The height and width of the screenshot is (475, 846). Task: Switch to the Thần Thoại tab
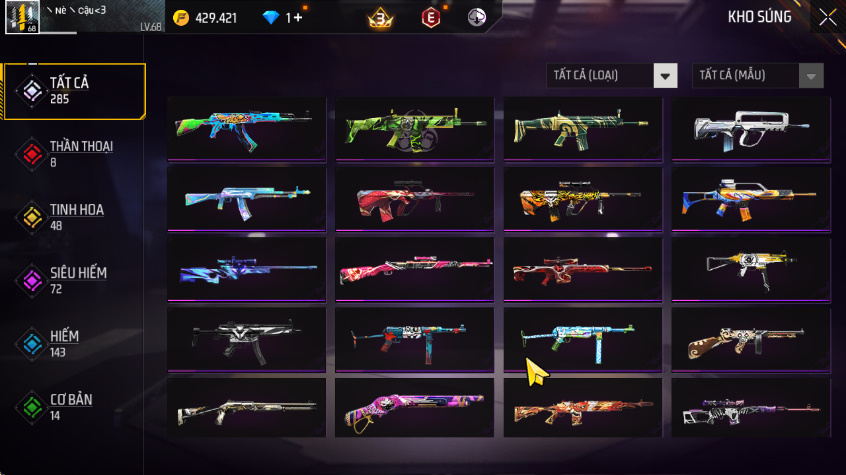click(x=75, y=153)
